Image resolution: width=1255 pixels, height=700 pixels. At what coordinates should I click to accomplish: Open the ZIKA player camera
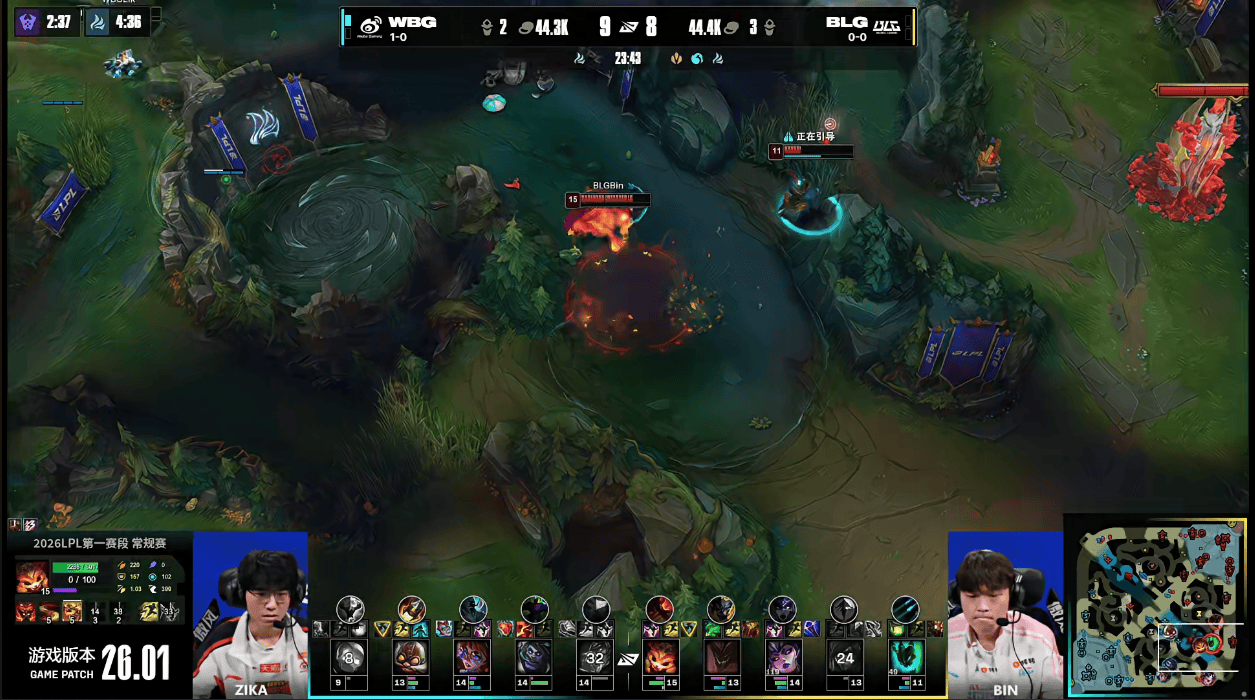pos(250,614)
